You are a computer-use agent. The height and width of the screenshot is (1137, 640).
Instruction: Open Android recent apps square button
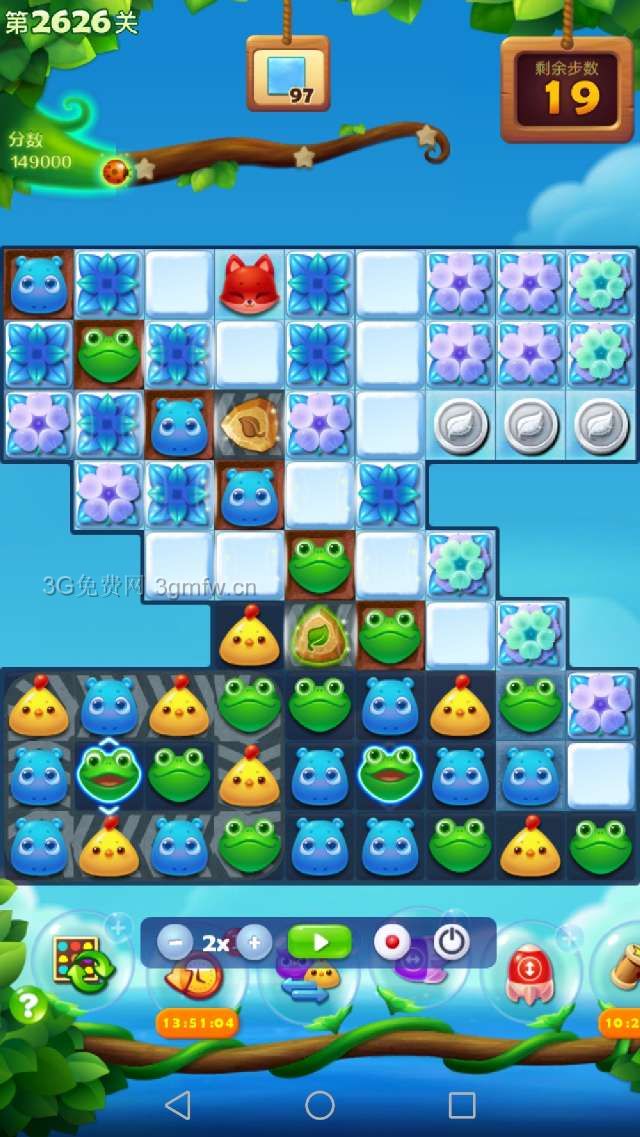[462, 1104]
